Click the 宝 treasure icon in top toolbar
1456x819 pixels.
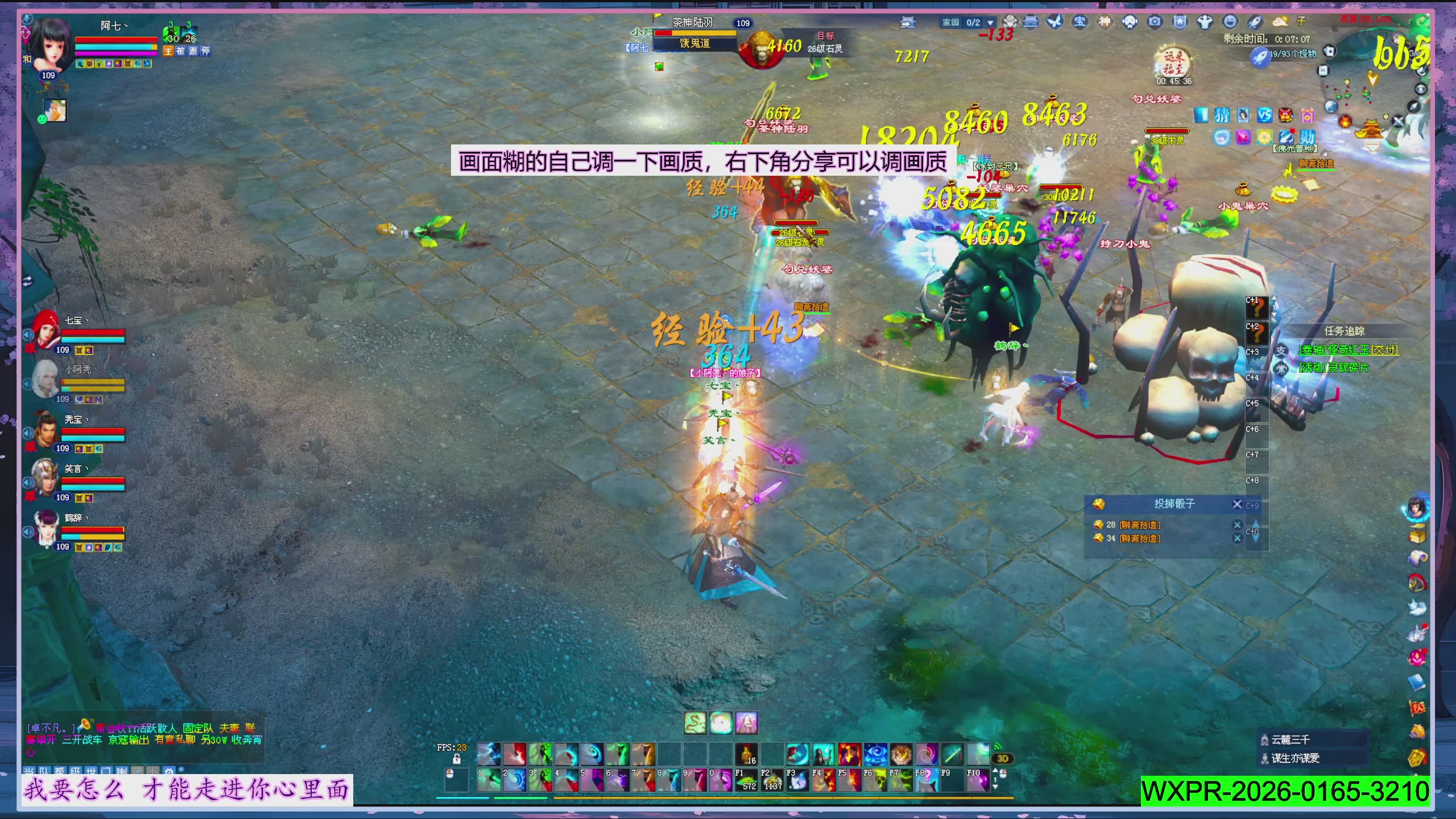tap(1078, 22)
